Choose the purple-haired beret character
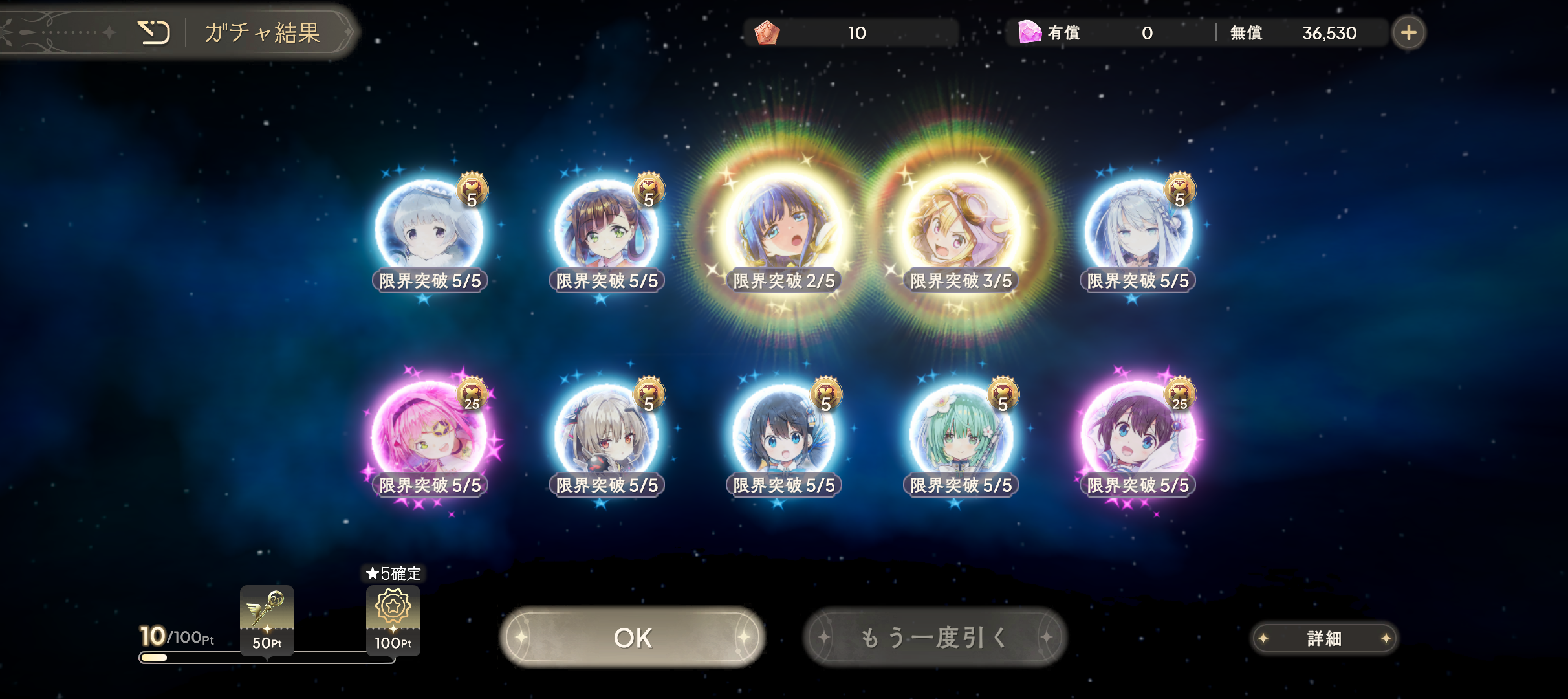Image resolution: width=1568 pixels, height=699 pixels. [x=1137, y=435]
